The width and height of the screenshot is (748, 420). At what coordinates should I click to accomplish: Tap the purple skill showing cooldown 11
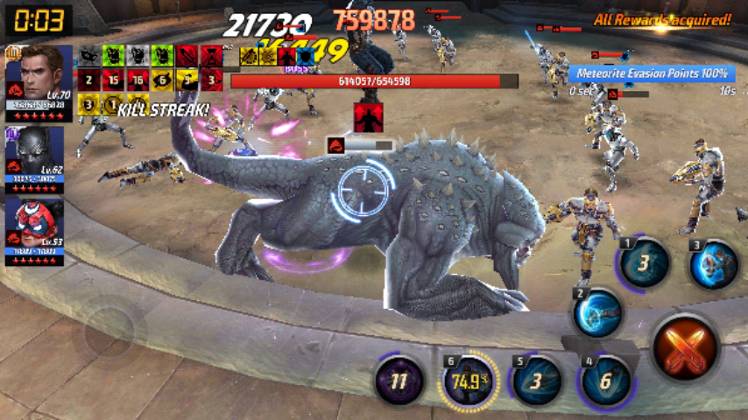(399, 381)
